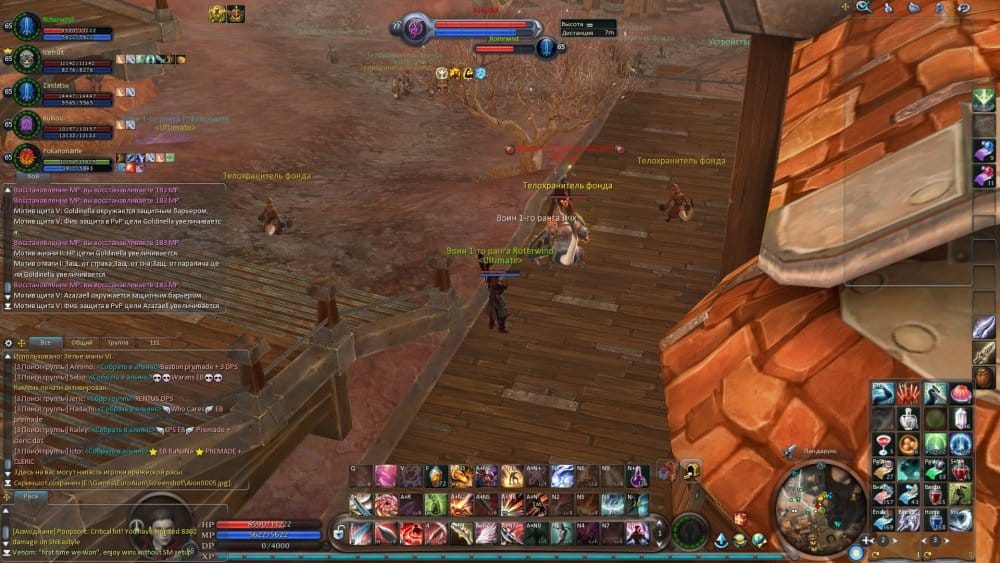Viewport: 1000px width, 563px height.
Task: Click the magnifier search icon in top-right
Action: click(x=863, y=8)
